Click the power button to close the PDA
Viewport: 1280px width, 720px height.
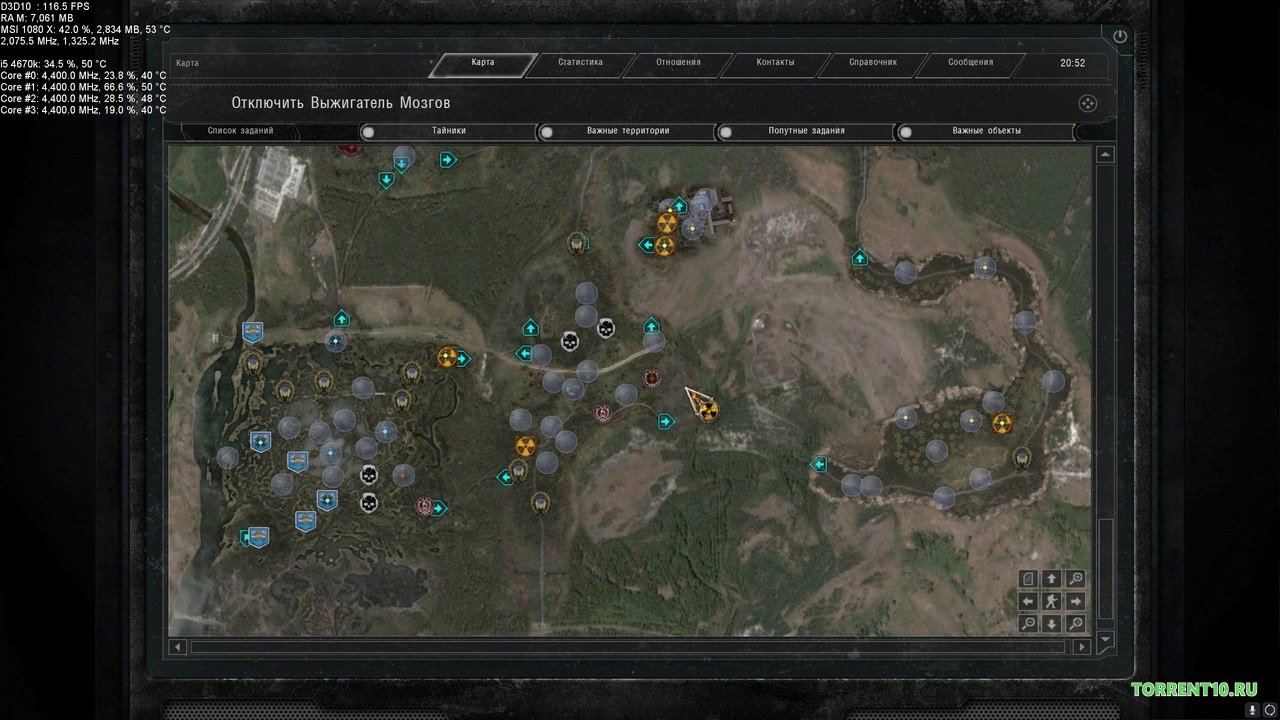(x=1119, y=37)
